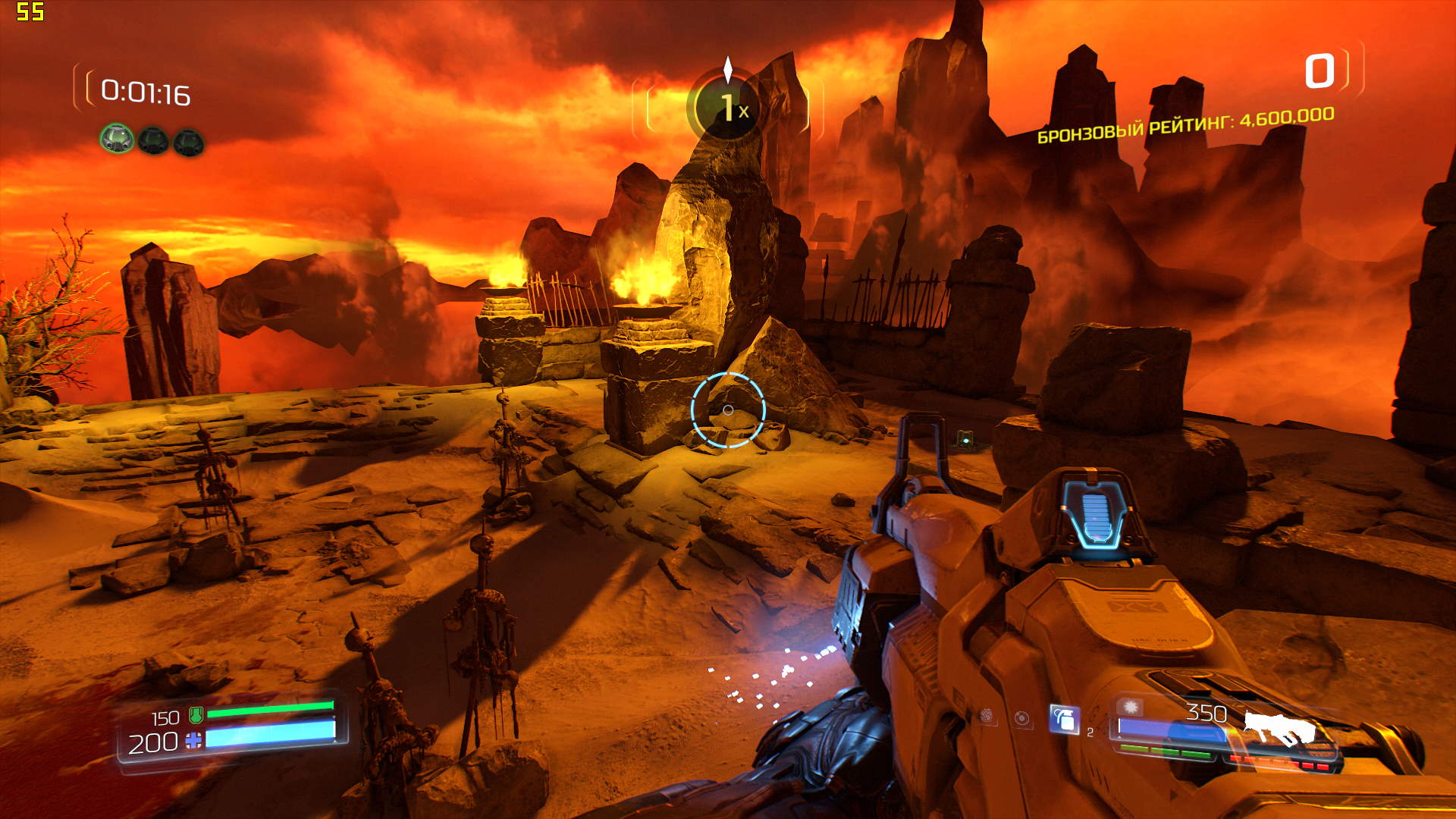Select the 1x score multiplier medallion

pyautogui.click(x=728, y=108)
